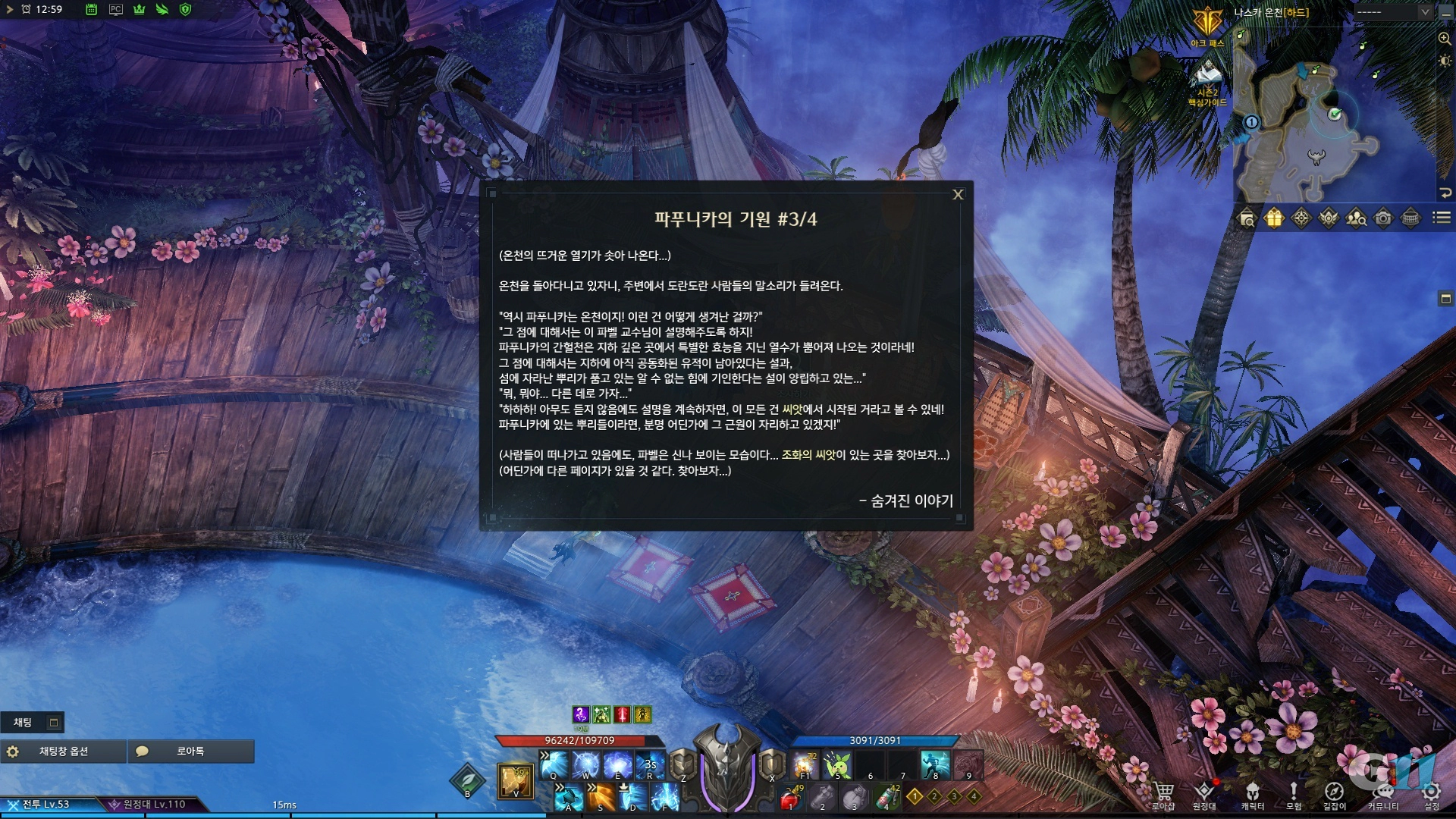Open the gold gift event icon under minimap

(1274, 218)
